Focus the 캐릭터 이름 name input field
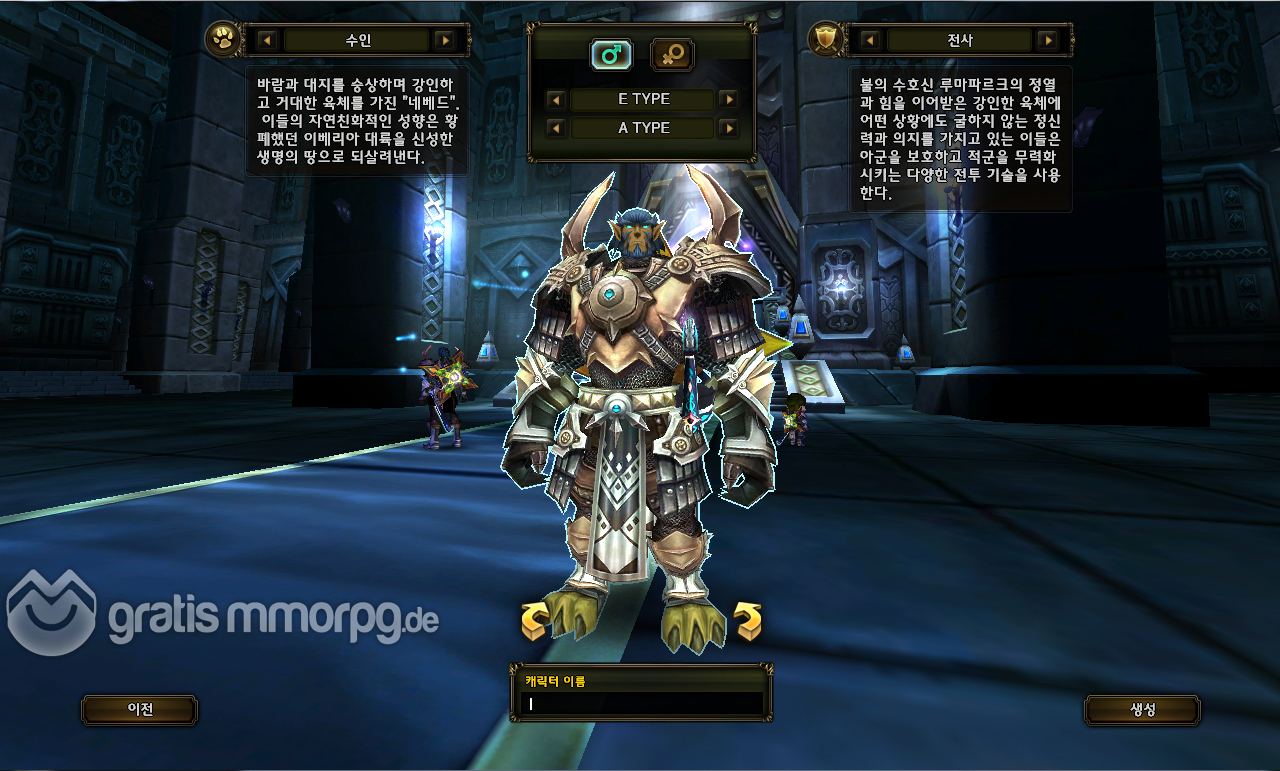Screen dimensions: 1280x771 point(642,703)
